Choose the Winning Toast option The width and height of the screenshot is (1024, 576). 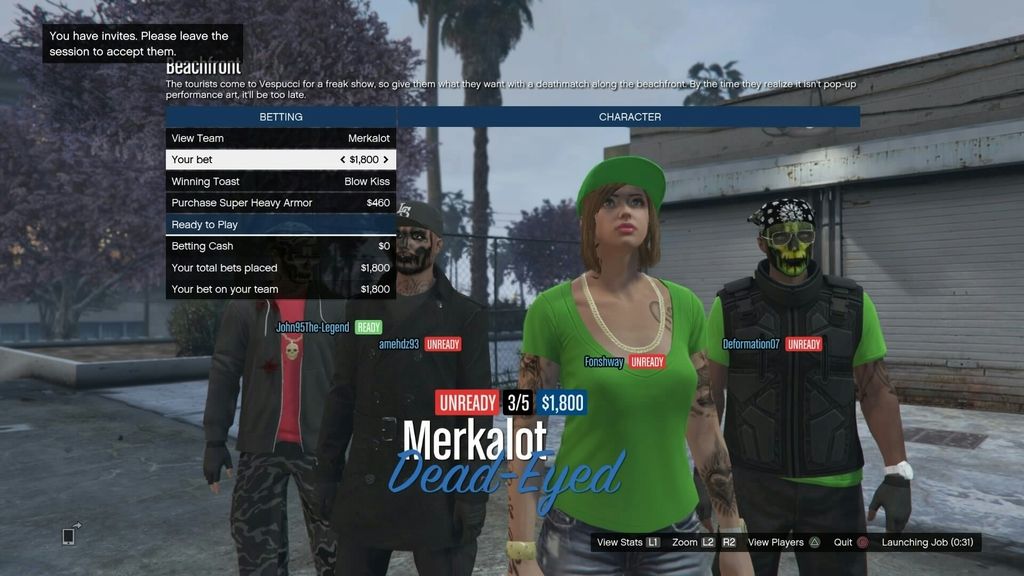pos(281,182)
